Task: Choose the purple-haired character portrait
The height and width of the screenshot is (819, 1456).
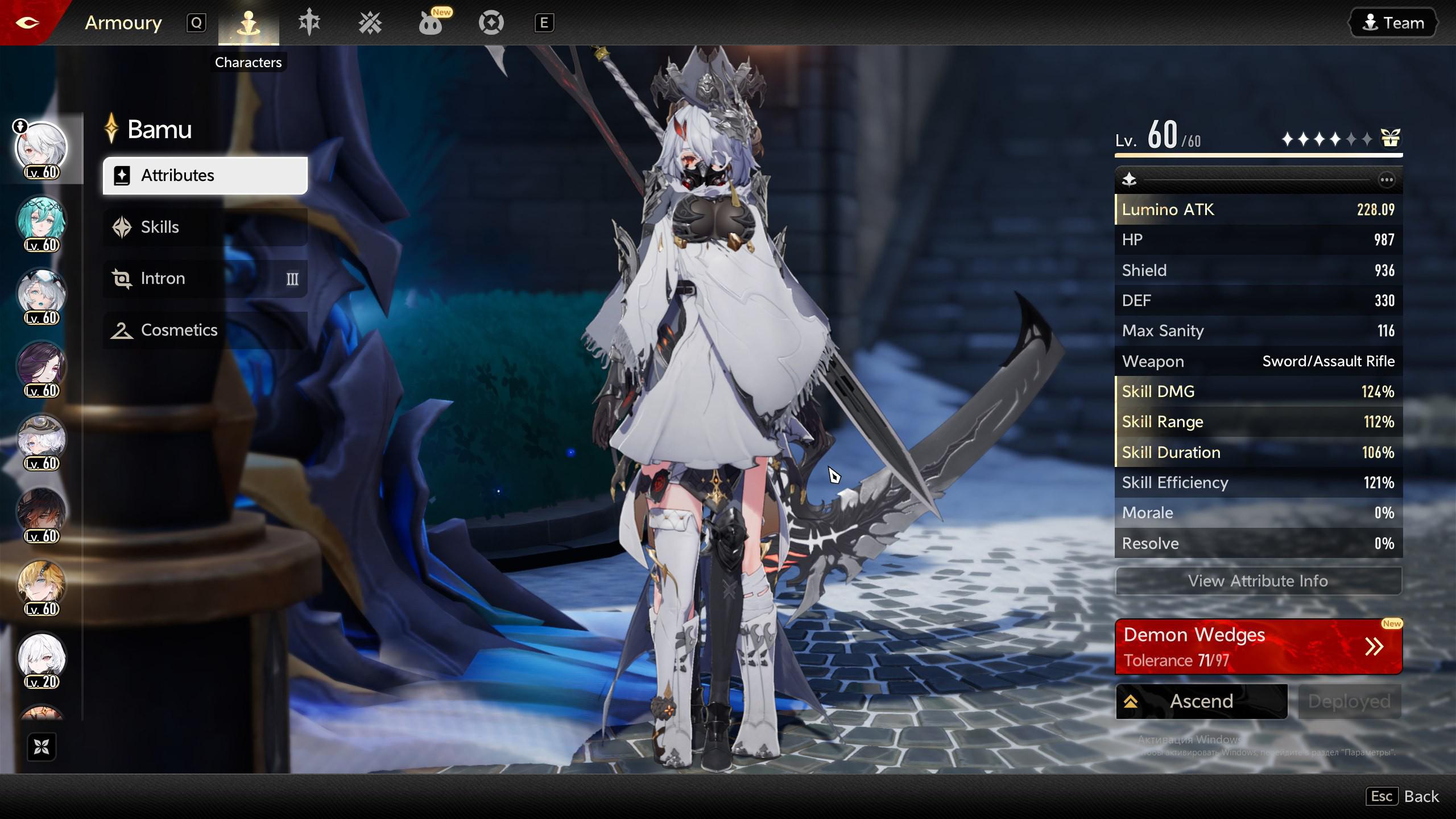Action: 42,366
